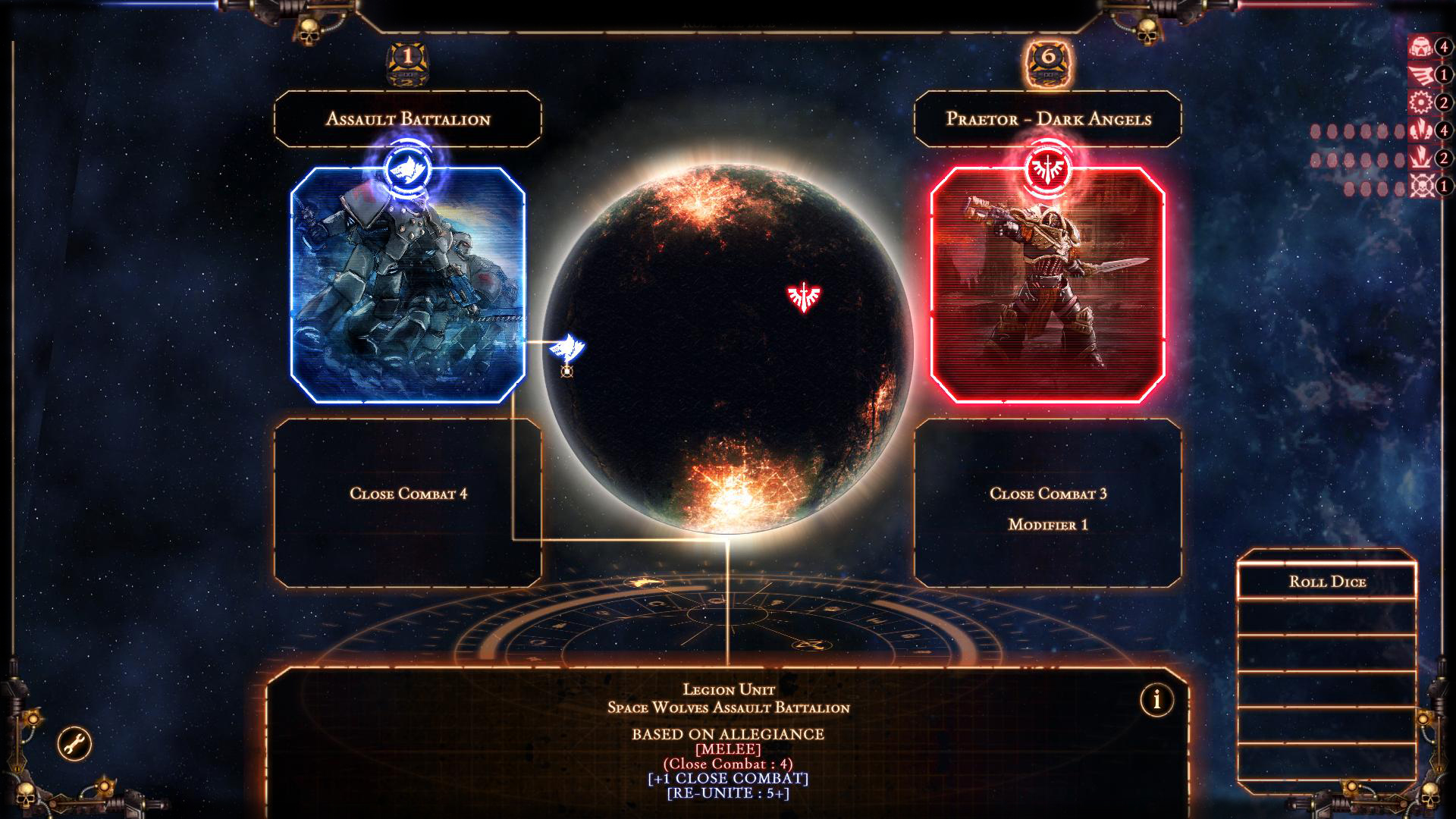The image size is (1456, 819).
Task: Expand the Close Combat 4 panel
Action: click(x=409, y=491)
